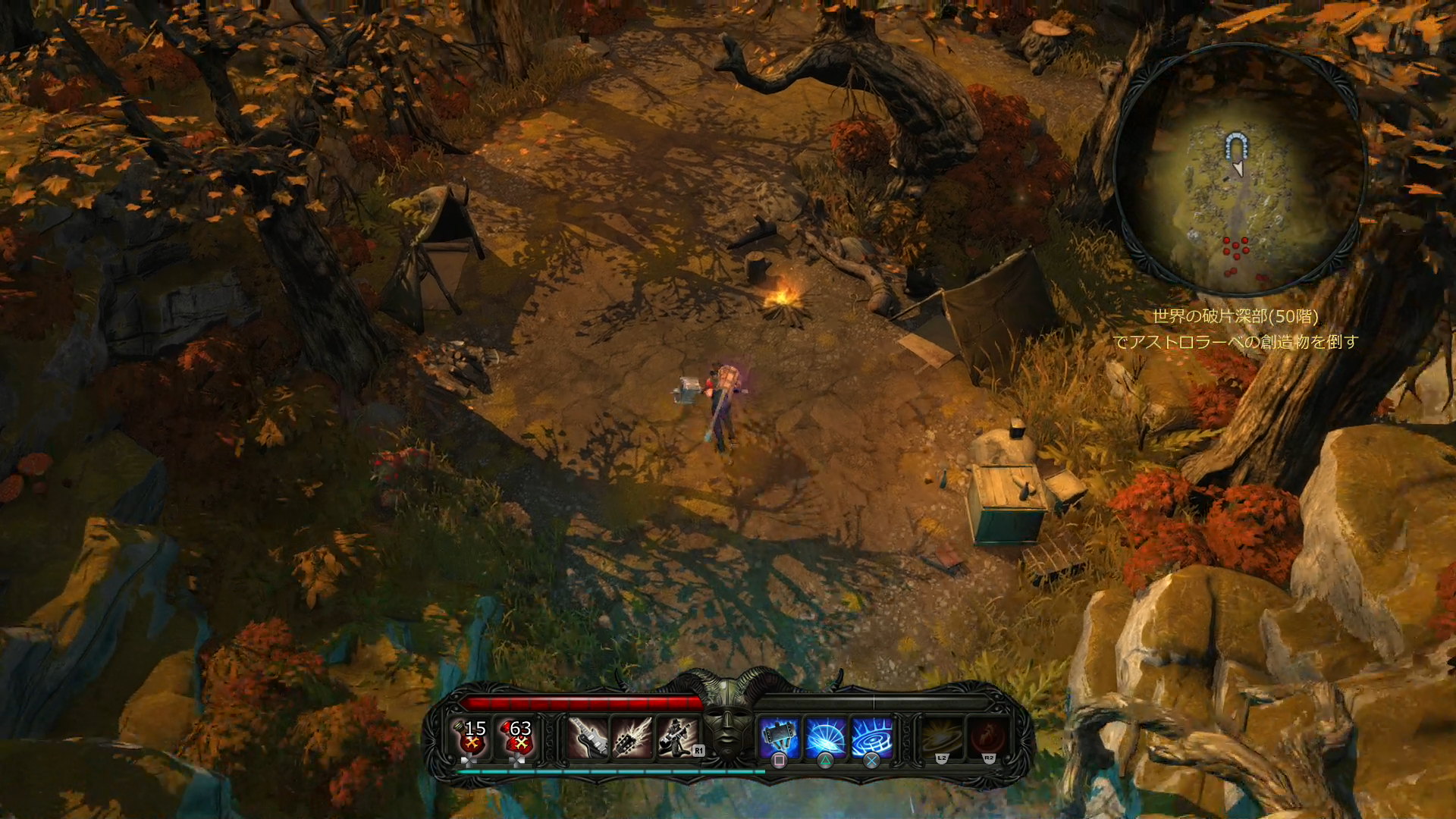Image resolution: width=1456 pixels, height=819 pixels.
Task: Use the potion slot showing 15
Action: [x=473, y=737]
